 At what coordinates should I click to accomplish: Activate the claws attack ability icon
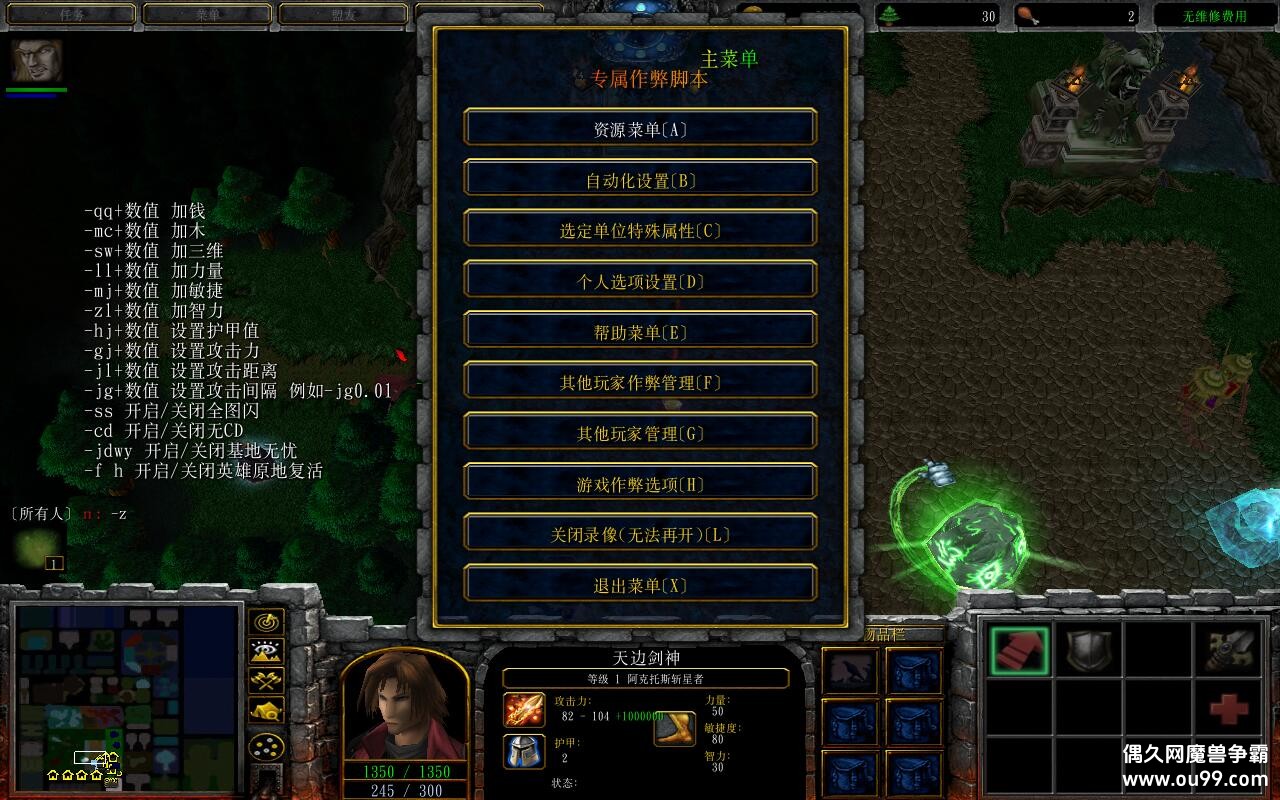pyautogui.click(x=1230, y=650)
